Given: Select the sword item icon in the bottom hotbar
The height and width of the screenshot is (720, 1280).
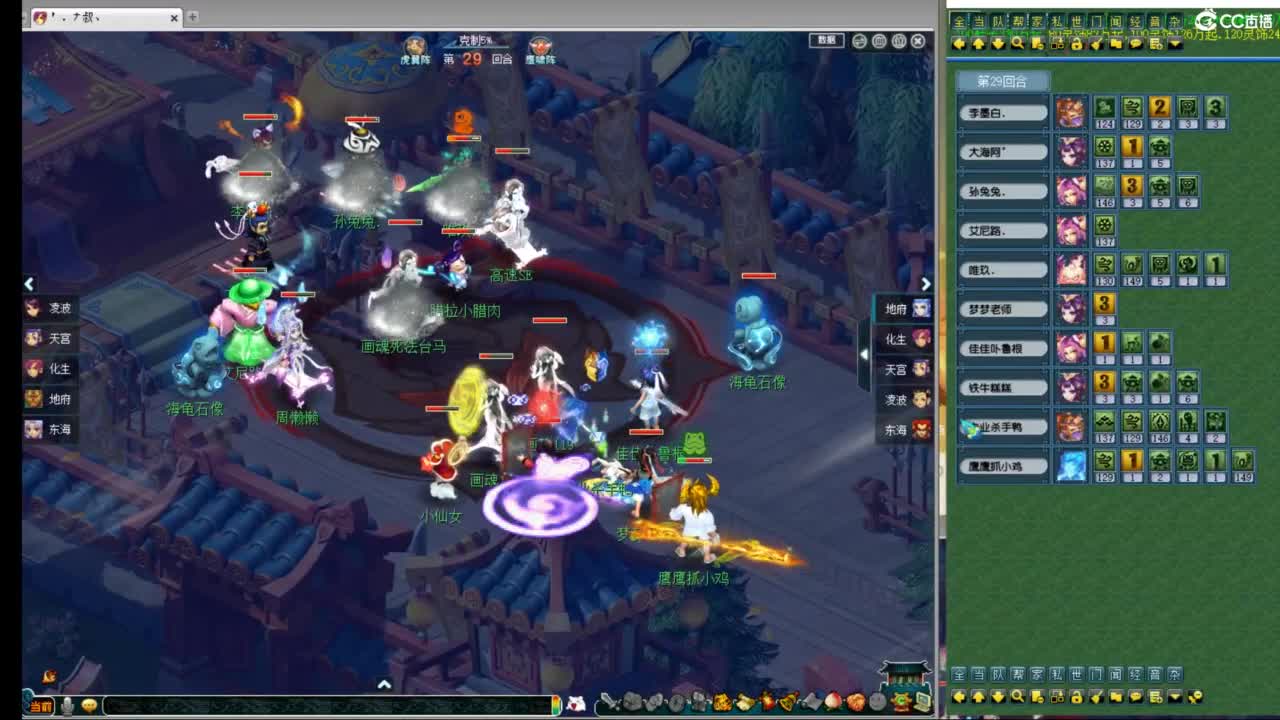Looking at the screenshot, I should pyautogui.click(x=611, y=702).
